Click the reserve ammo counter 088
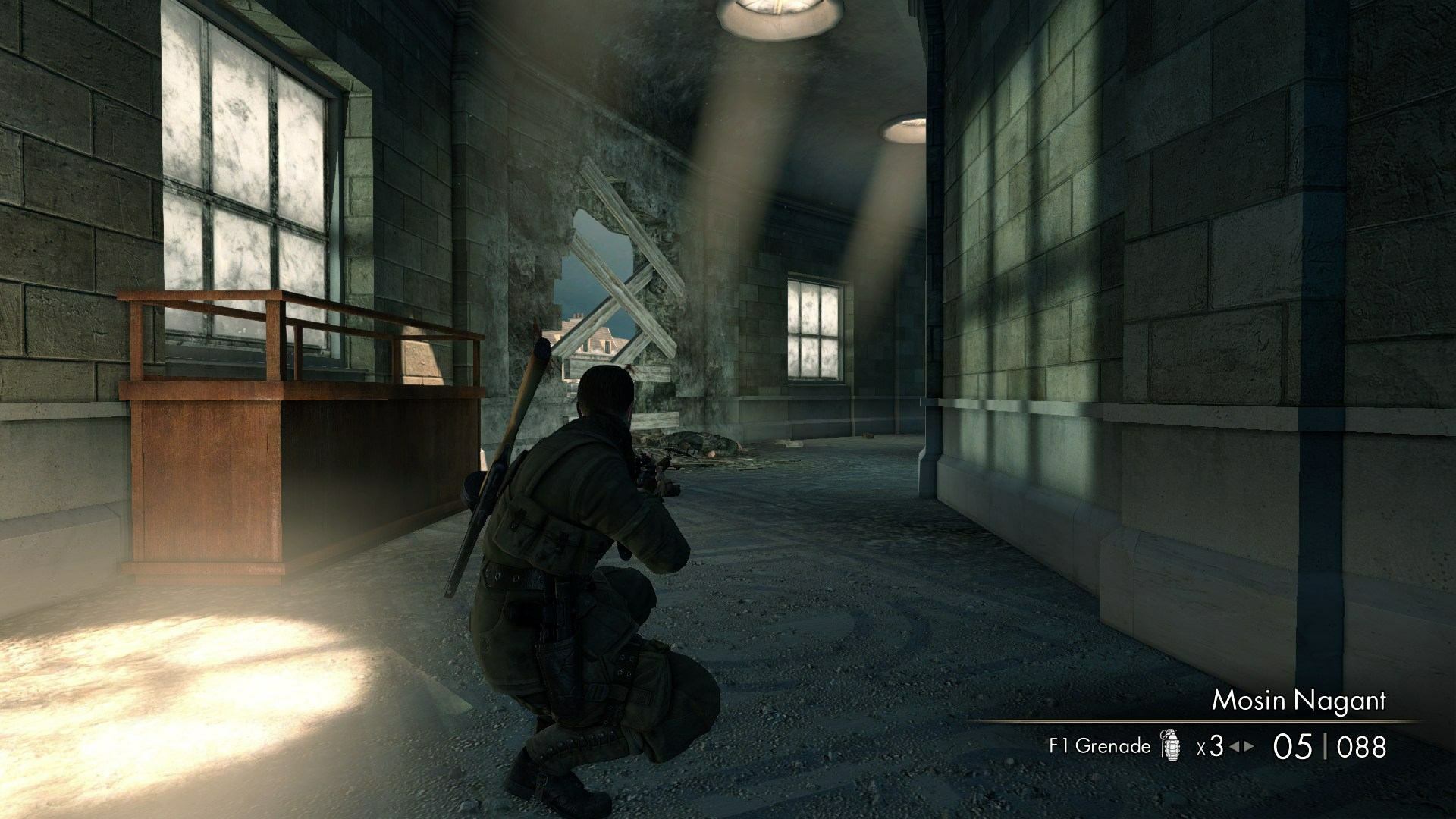1456x819 pixels. pos(1362,747)
